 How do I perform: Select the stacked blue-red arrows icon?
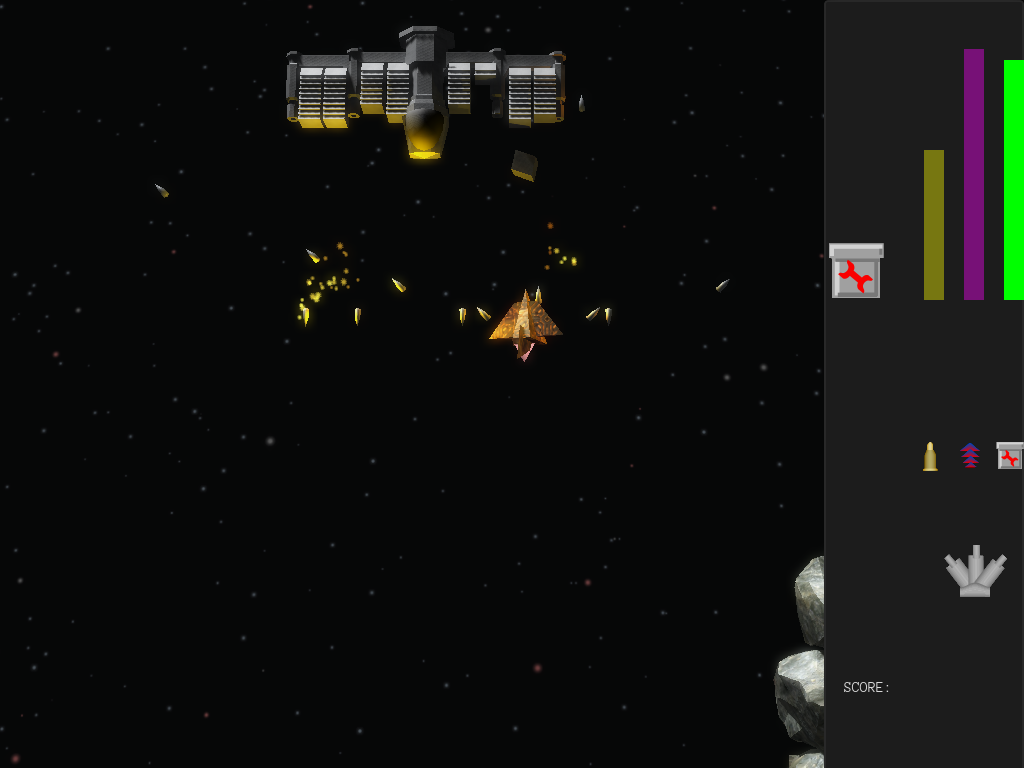970,455
